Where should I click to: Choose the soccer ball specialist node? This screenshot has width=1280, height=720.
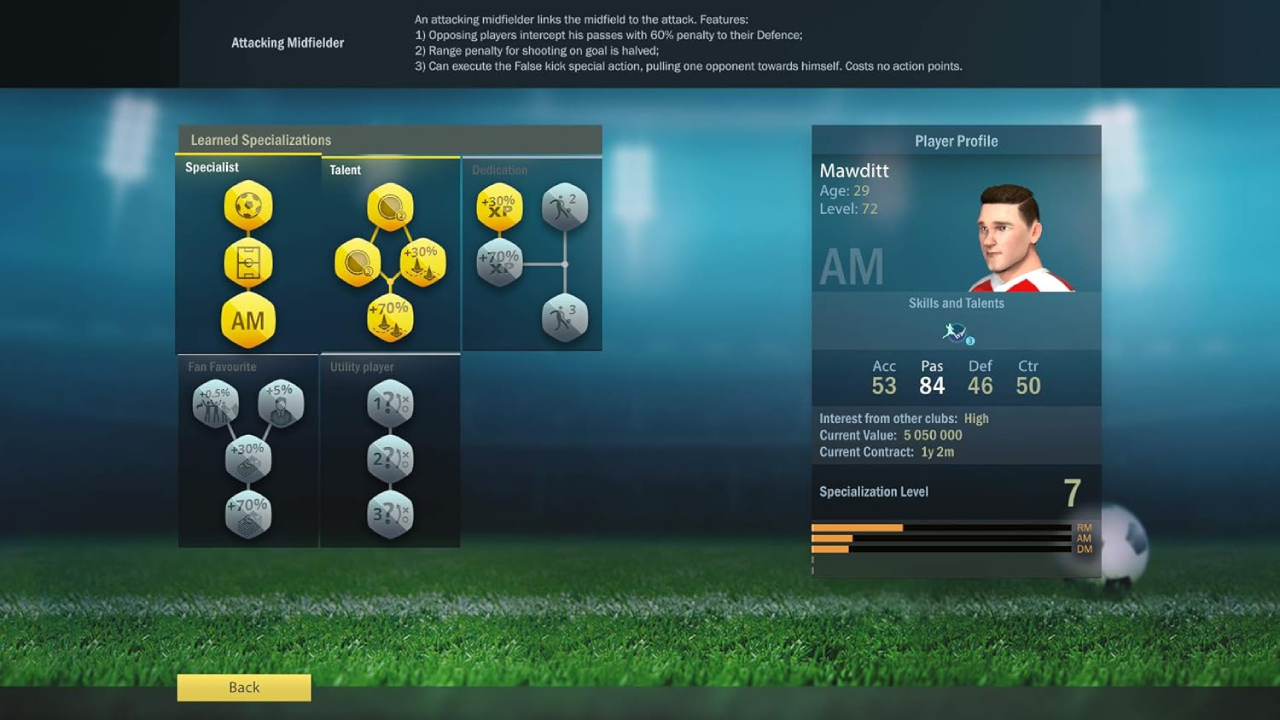point(248,206)
